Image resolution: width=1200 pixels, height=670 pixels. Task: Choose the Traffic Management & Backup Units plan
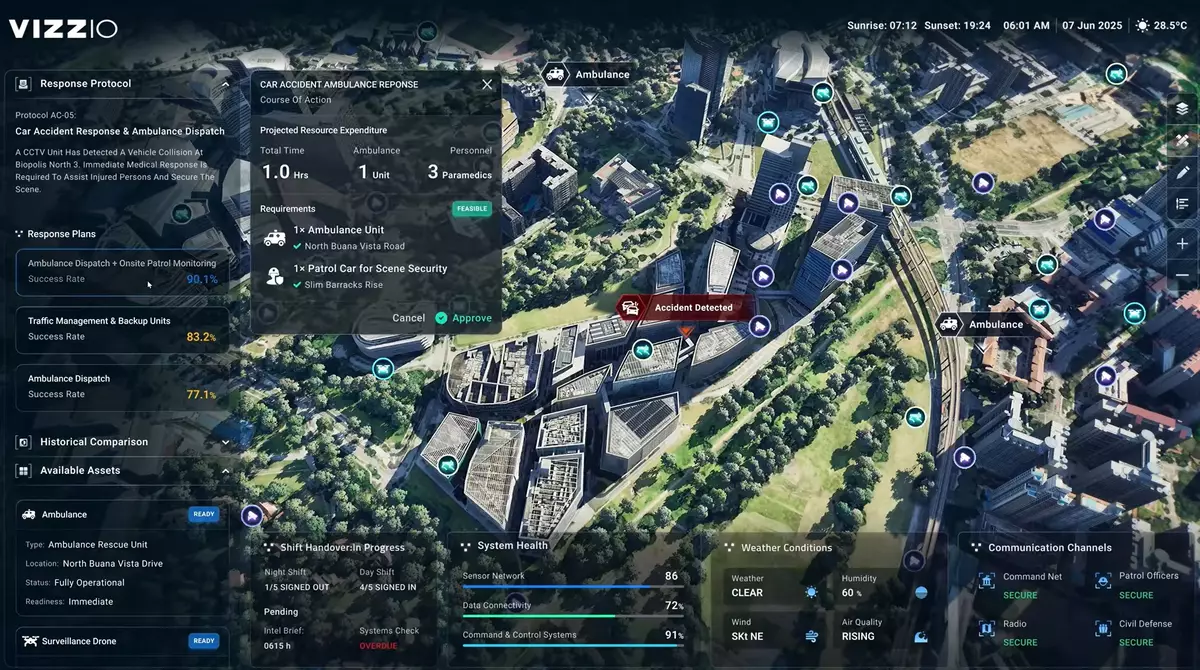[122, 329]
